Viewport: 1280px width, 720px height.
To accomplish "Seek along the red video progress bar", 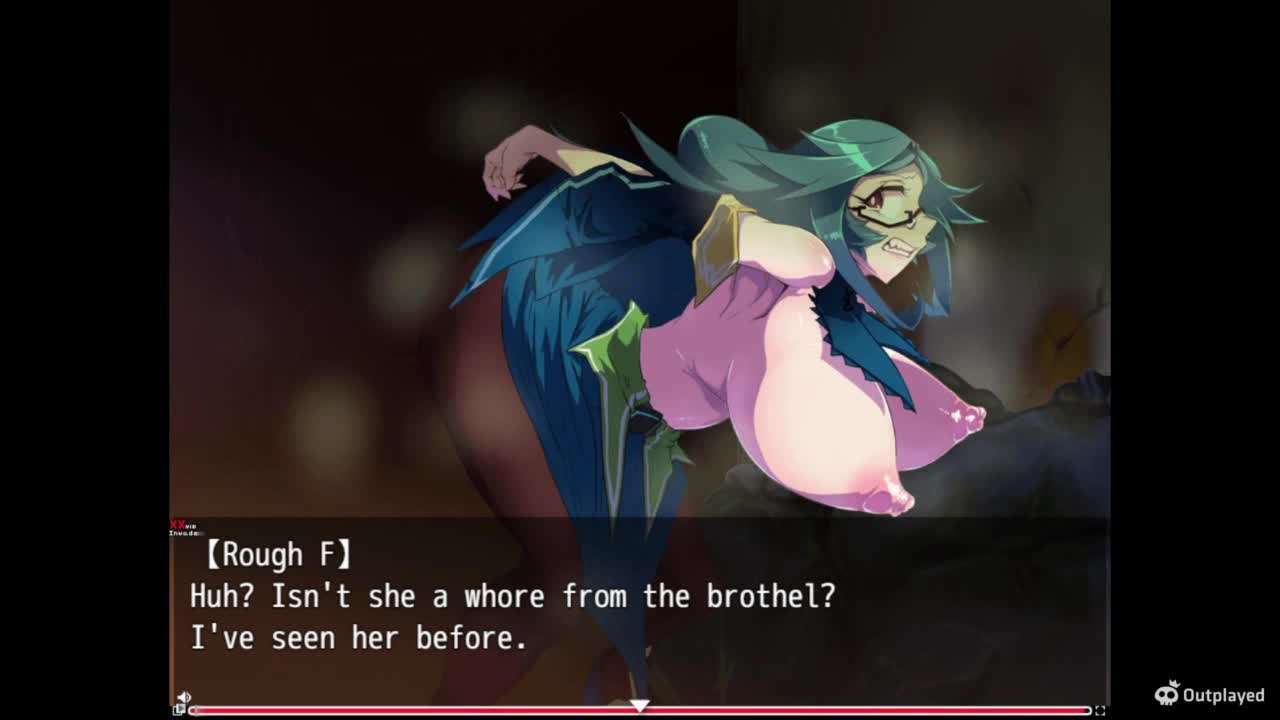I will pyautogui.click(x=640, y=711).
